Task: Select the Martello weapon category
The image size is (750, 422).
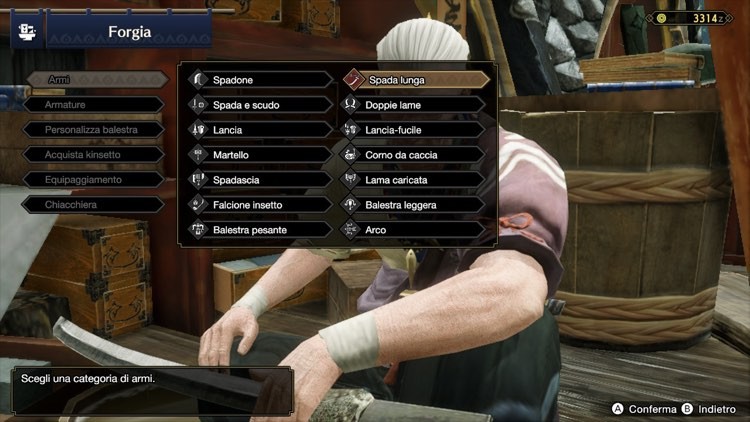Action: (x=260, y=155)
